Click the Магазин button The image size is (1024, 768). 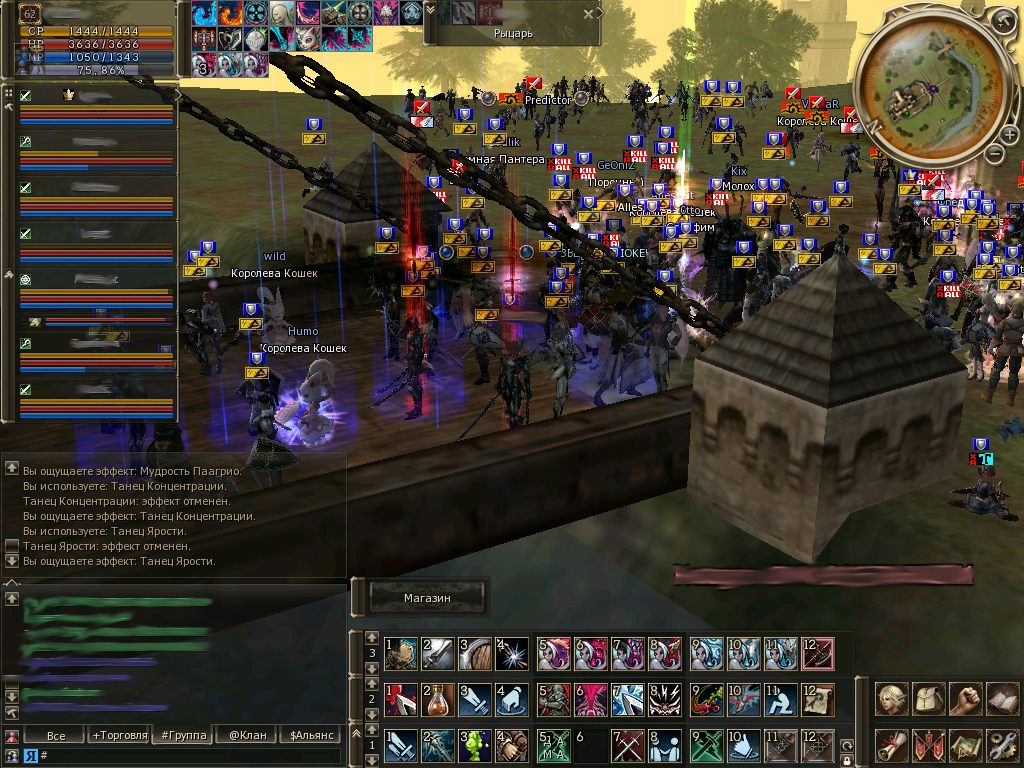[428, 597]
